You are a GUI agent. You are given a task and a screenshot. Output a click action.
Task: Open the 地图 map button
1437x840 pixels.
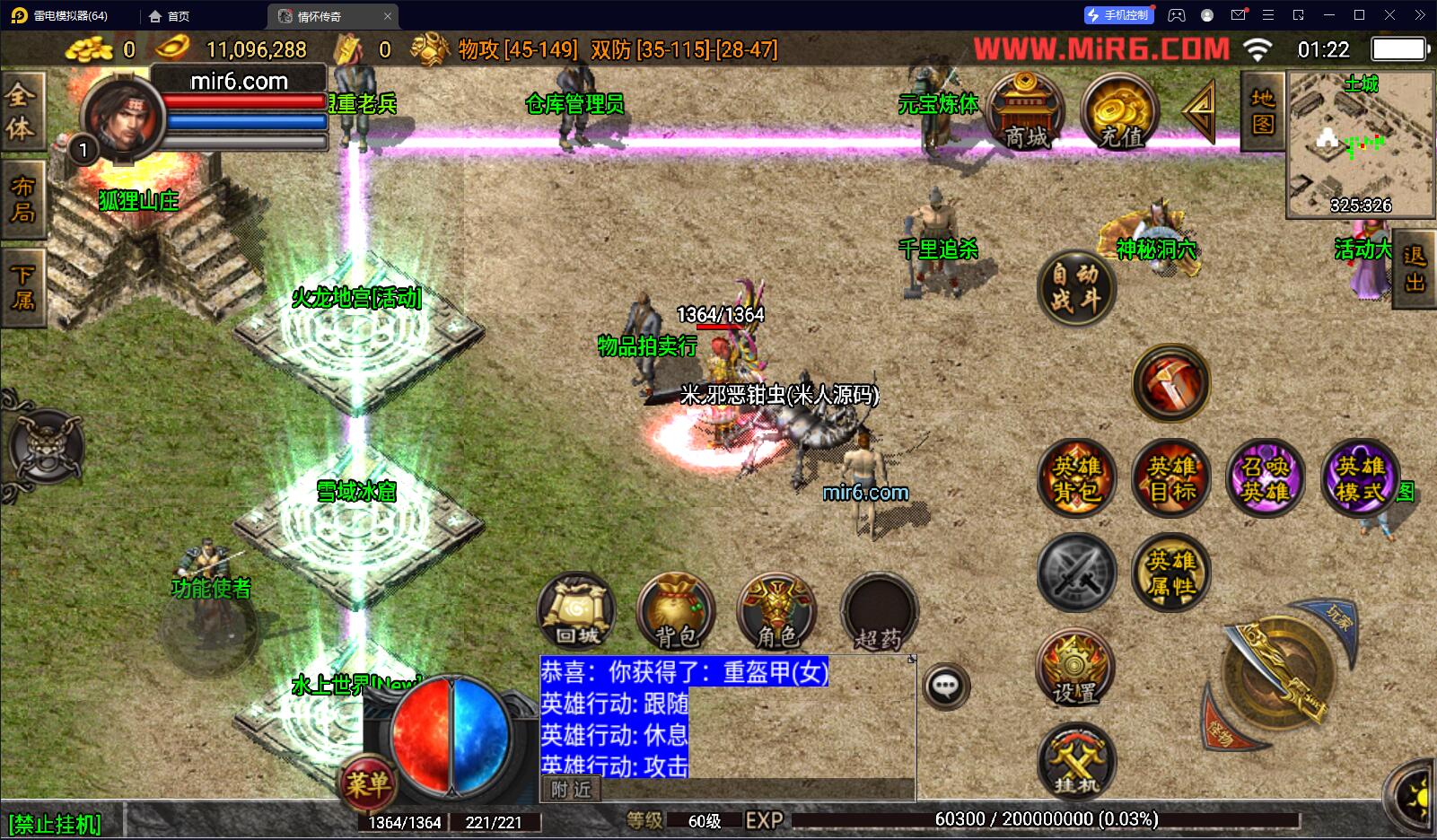tap(1263, 110)
